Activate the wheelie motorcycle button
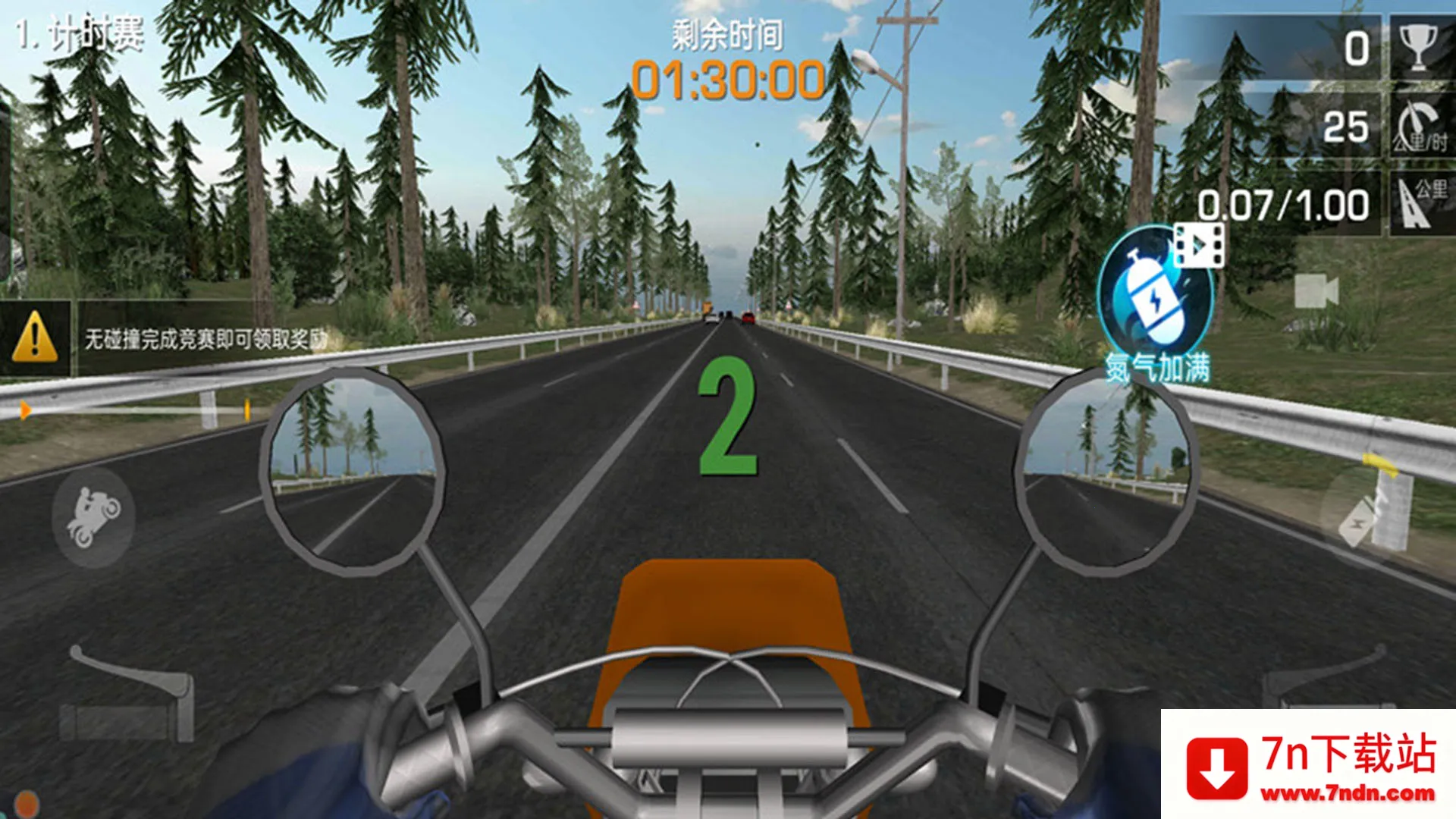The height and width of the screenshot is (819, 1456). (x=93, y=517)
